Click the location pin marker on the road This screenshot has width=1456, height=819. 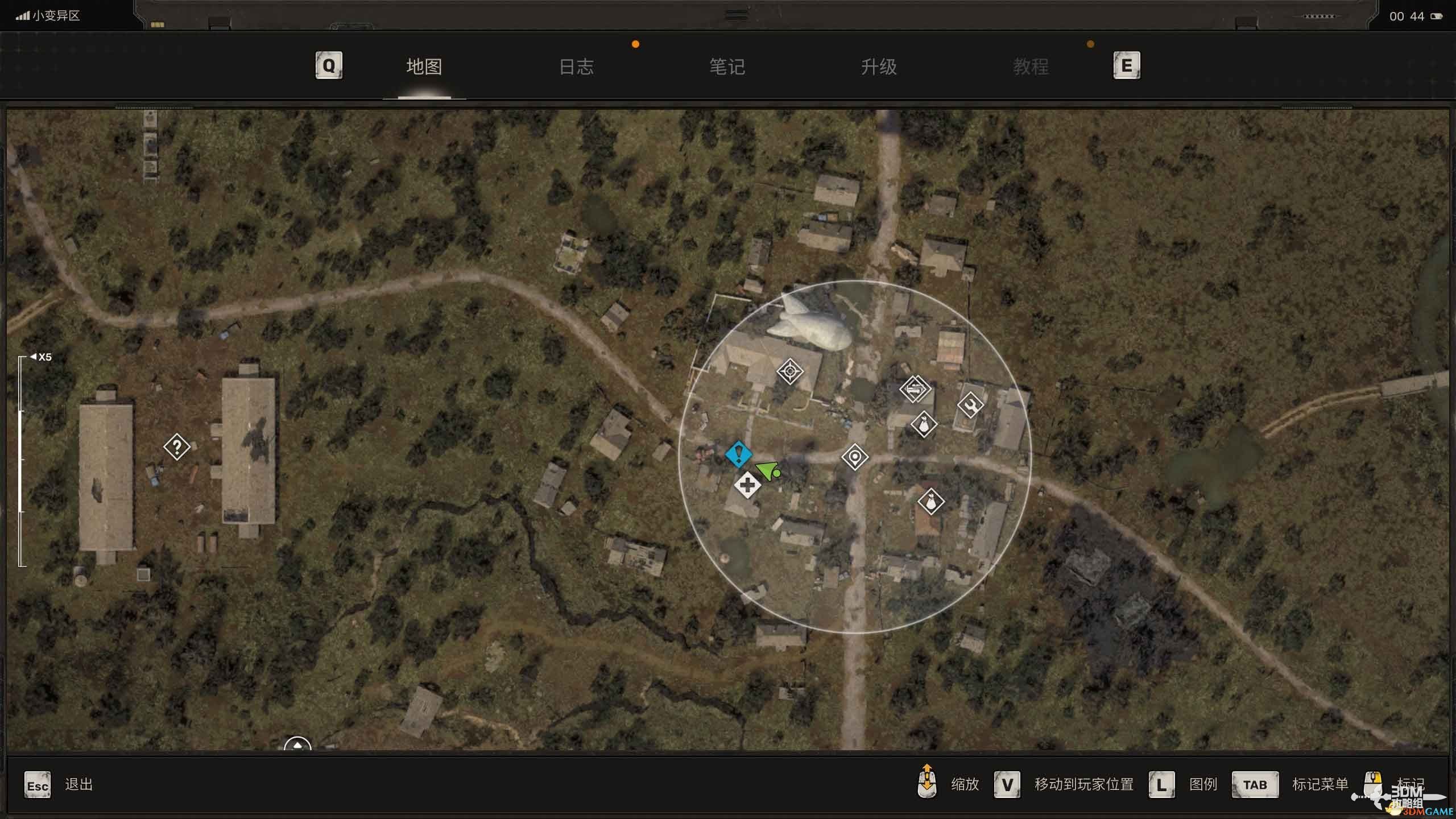pos(855,457)
